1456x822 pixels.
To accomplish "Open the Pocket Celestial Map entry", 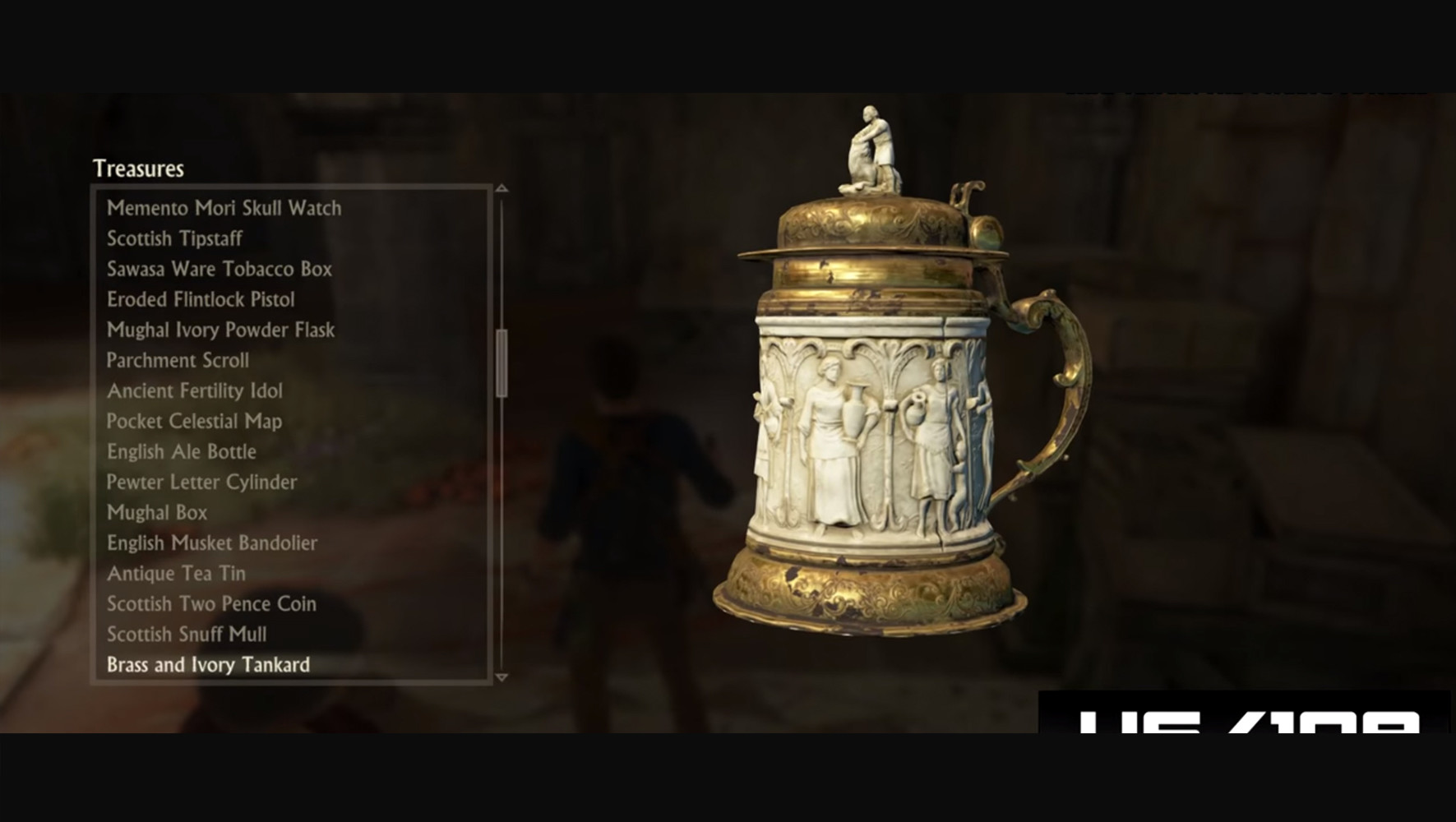I will (x=195, y=421).
